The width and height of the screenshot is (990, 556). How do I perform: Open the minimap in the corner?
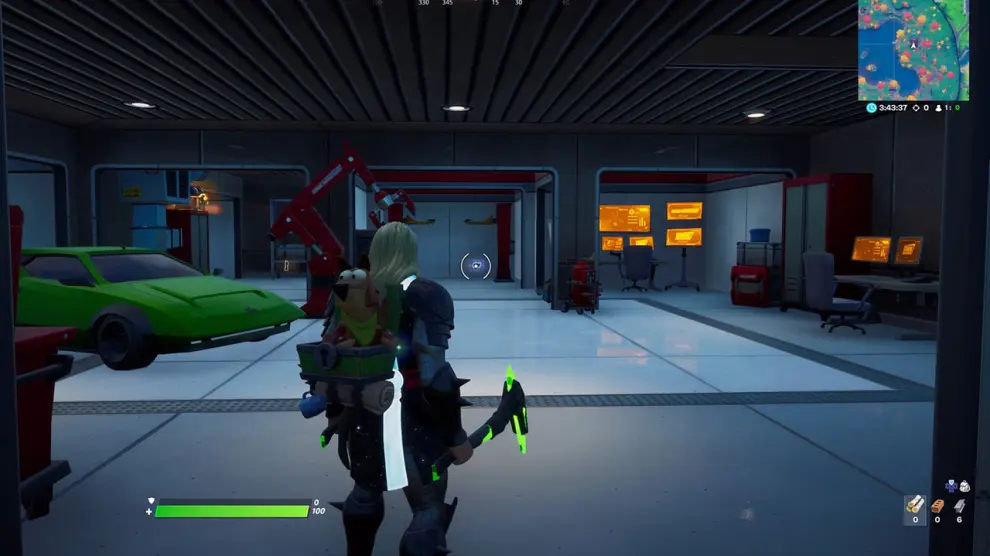click(x=913, y=50)
